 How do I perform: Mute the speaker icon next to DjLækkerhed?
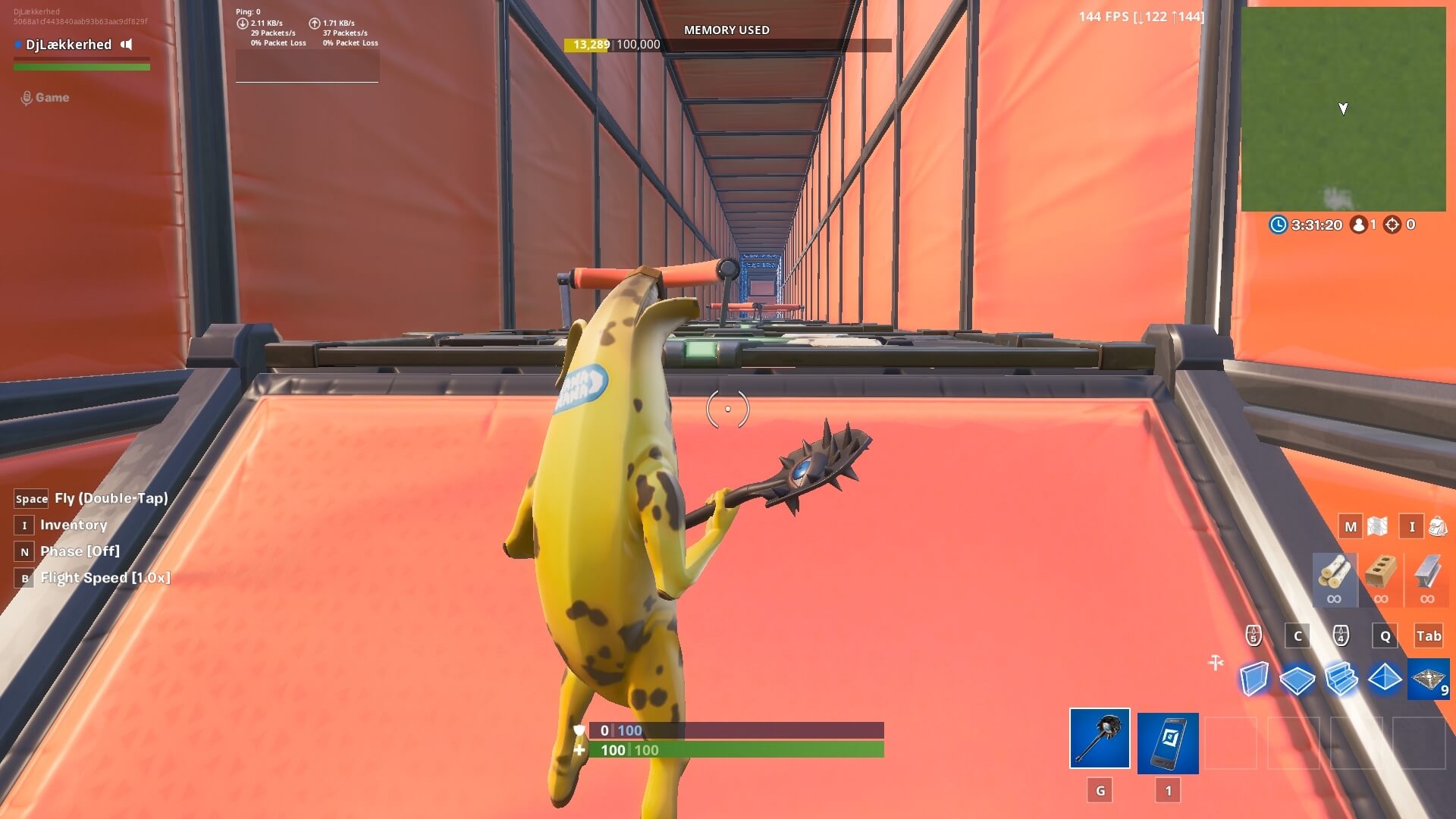click(126, 45)
